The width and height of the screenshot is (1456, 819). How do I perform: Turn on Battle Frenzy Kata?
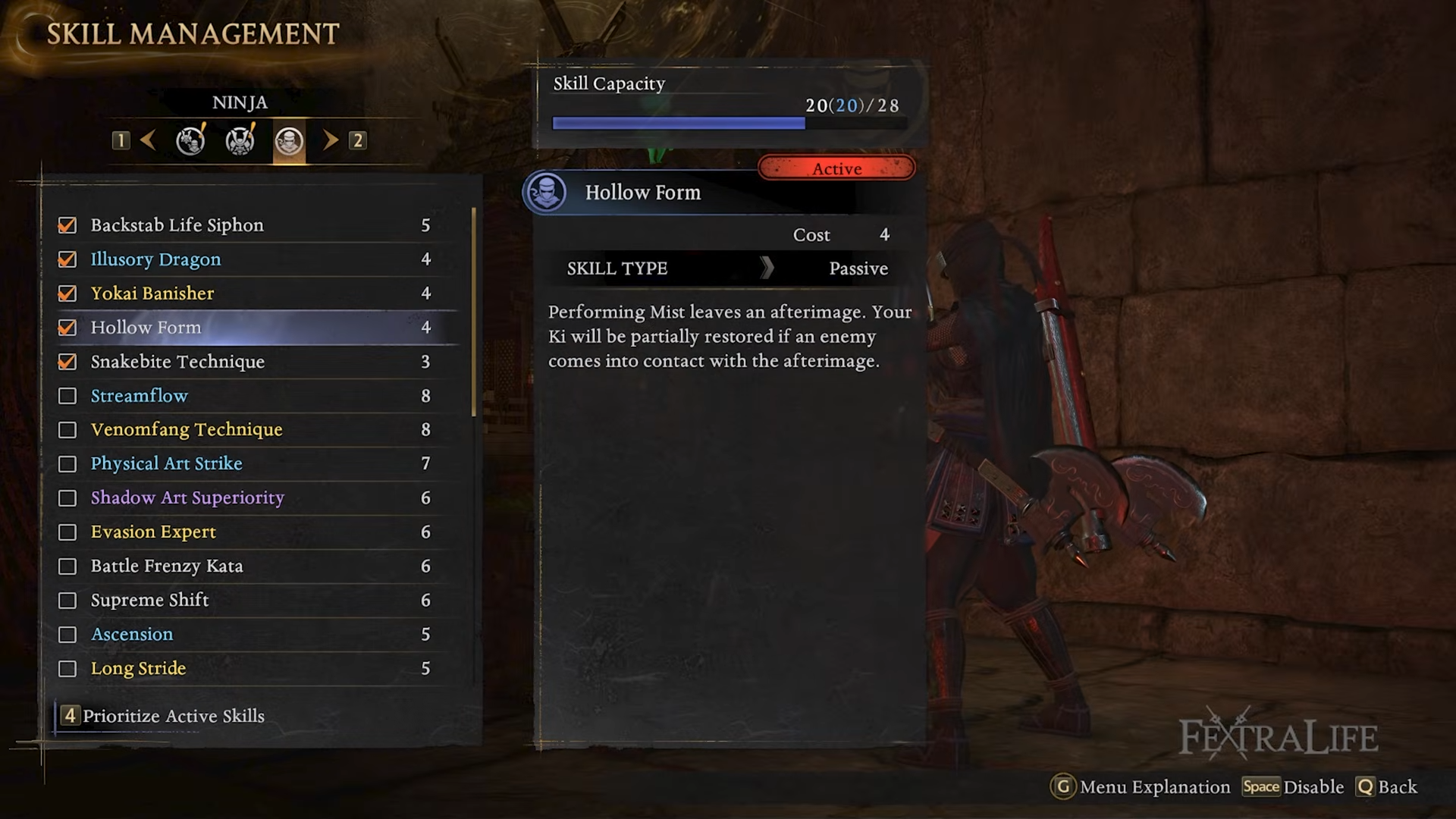[x=67, y=566]
